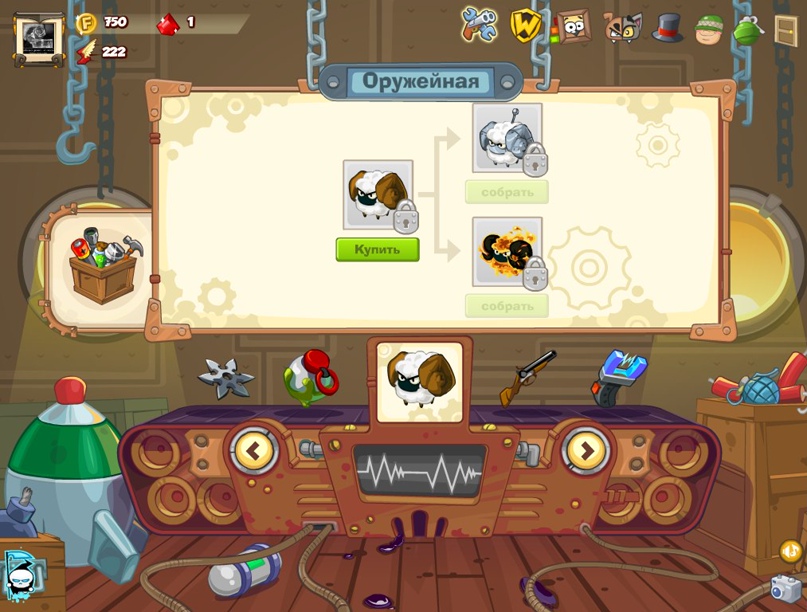Image resolution: width=807 pixels, height=612 pixels.
Task: Open the green helmet soldier icon
Action: click(709, 29)
